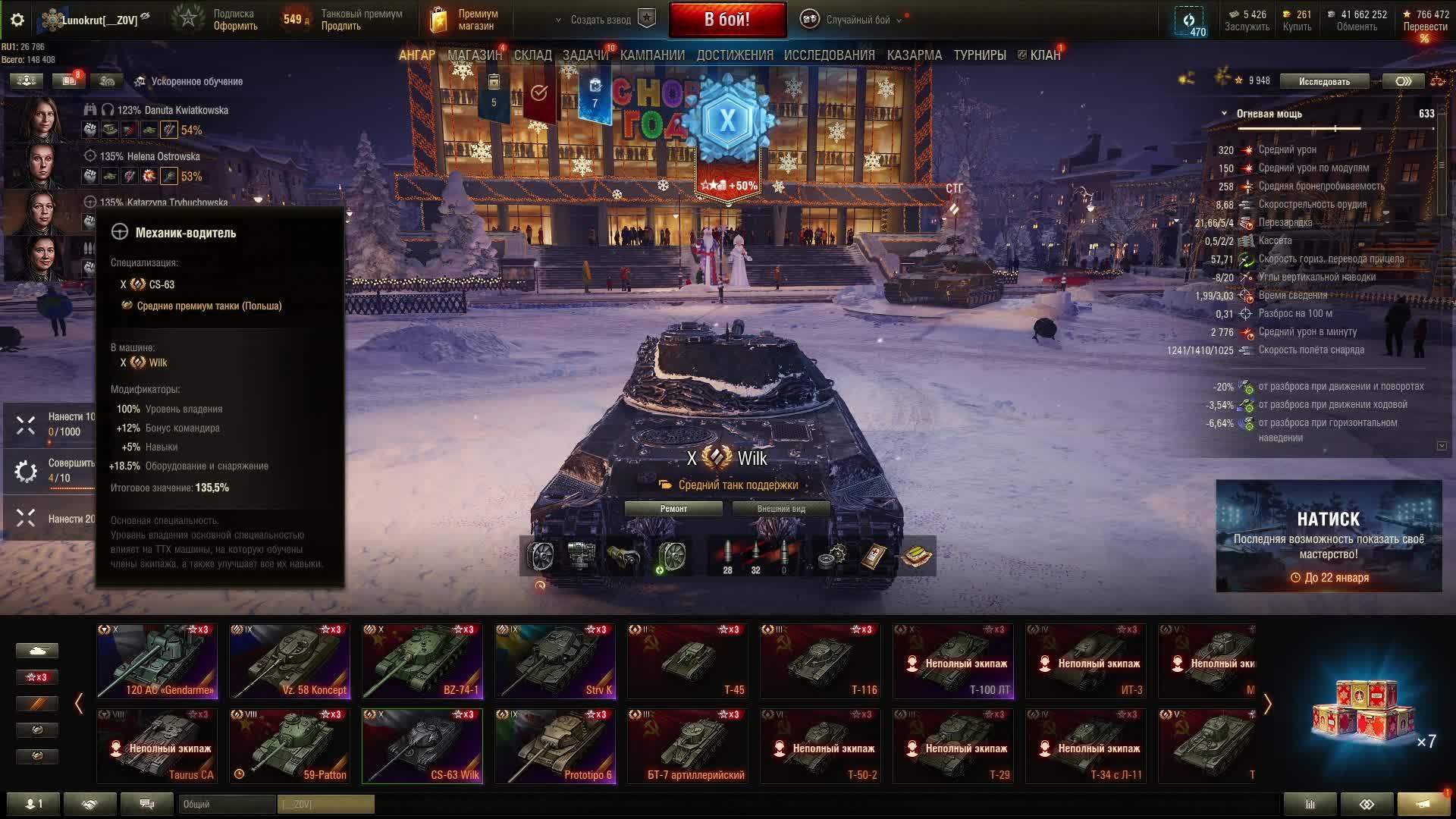The image size is (1456, 819).
Task: Choose the BZ-74-1 tank in carousel
Action: coord(422,661)
